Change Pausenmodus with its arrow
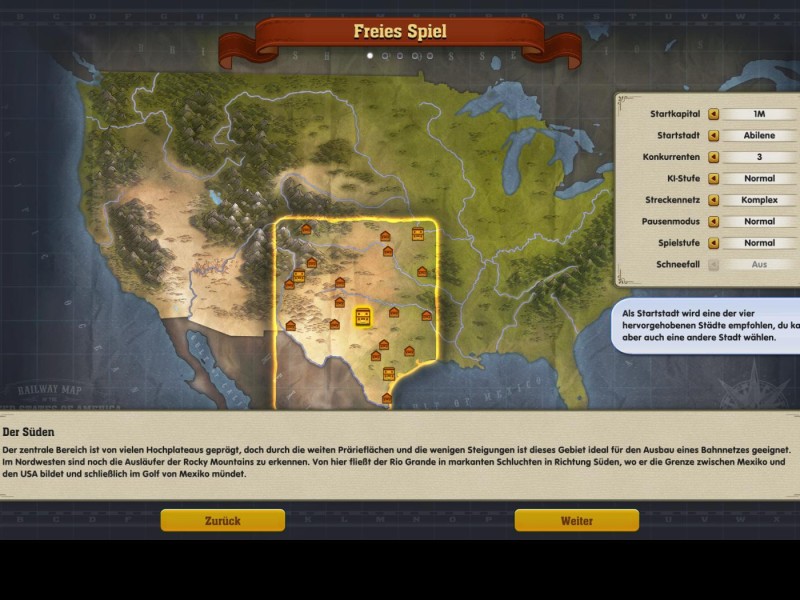The width and height of the screenshot is (800, 600). (714, 222)
